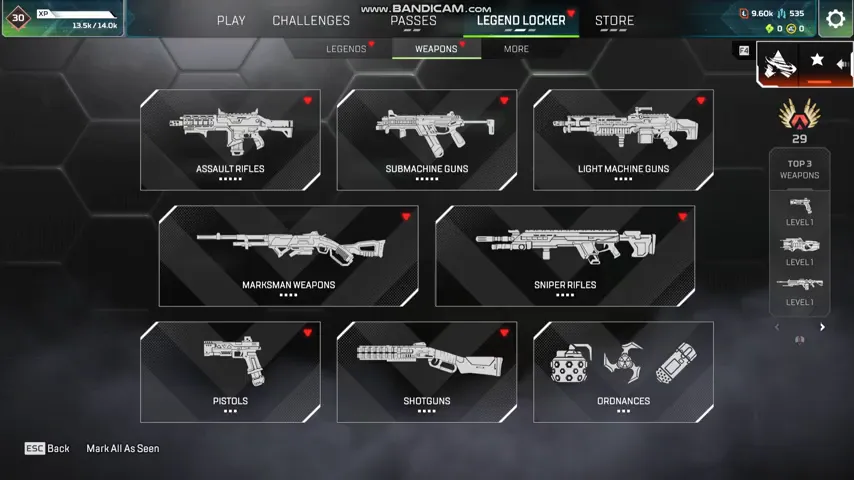Open the Store tab
Viewport: 854px width, 480px height.
(614, 20)
